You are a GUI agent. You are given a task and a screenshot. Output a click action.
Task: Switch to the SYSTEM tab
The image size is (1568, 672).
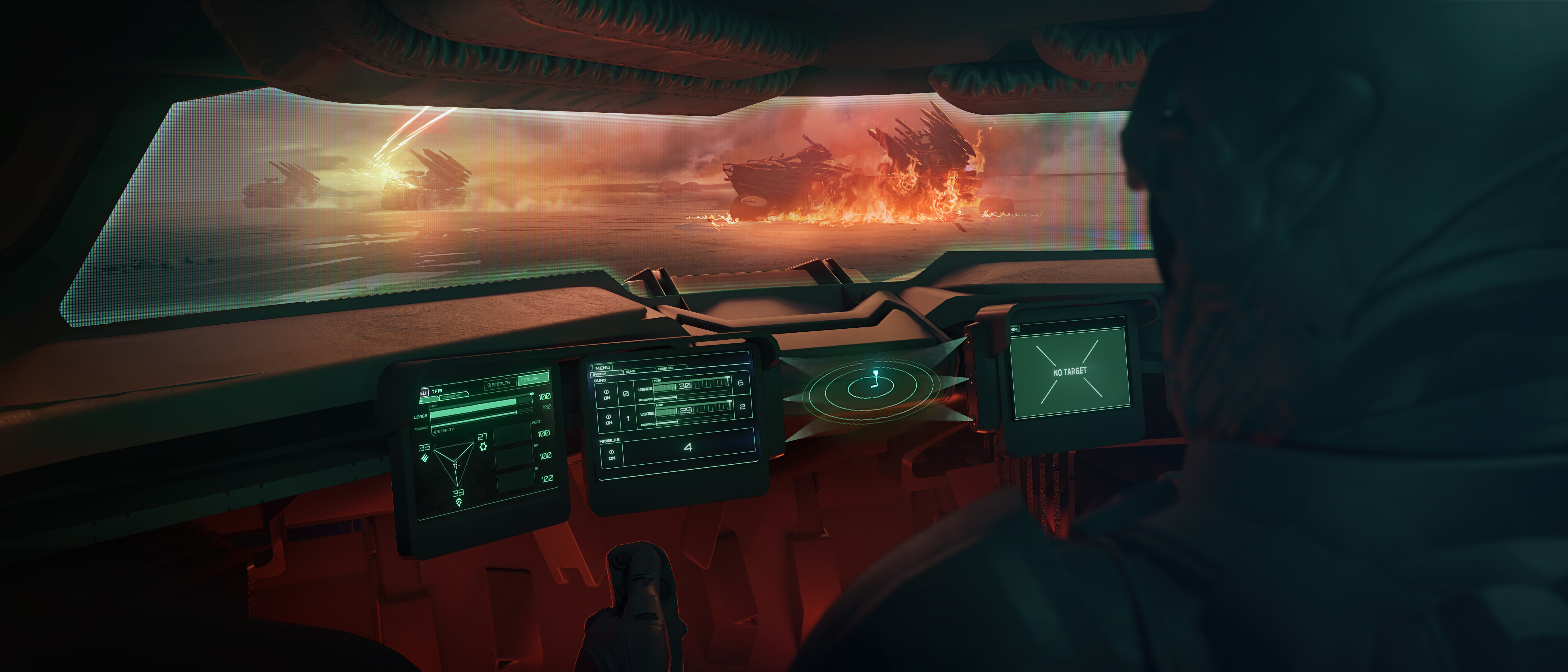tap(600, 374)
